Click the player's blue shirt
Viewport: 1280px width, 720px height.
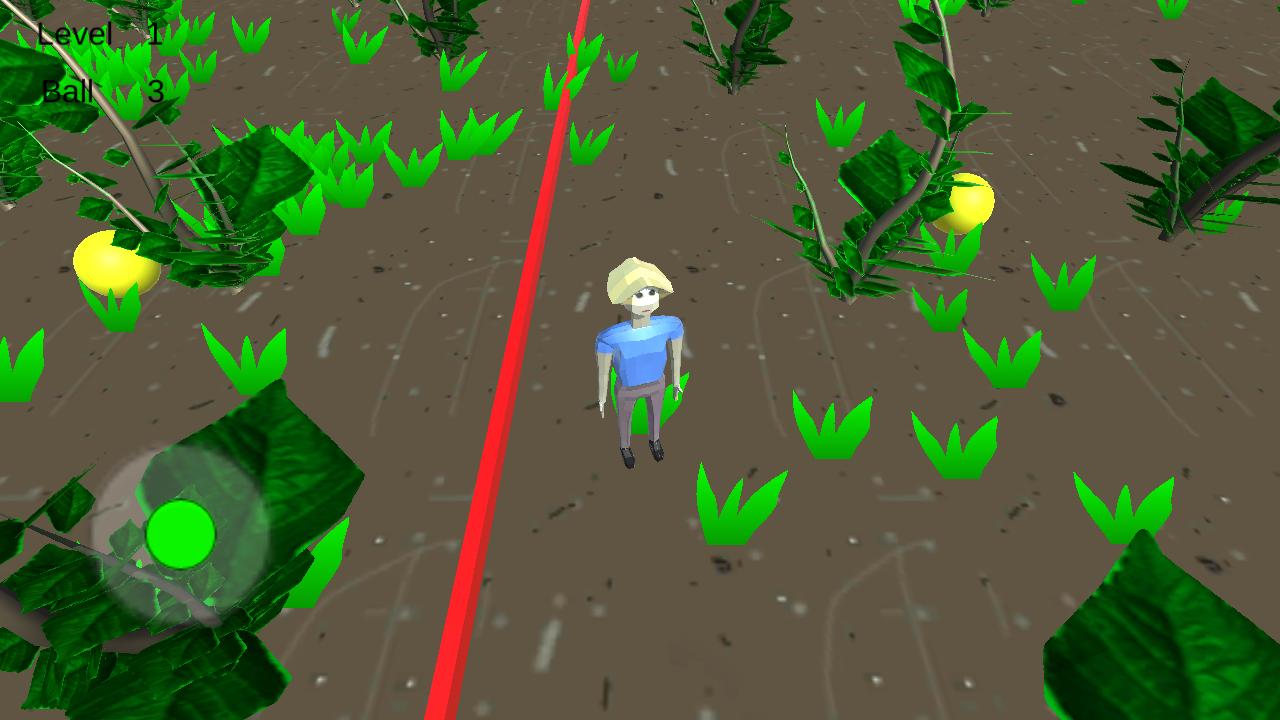pos(638,350)
